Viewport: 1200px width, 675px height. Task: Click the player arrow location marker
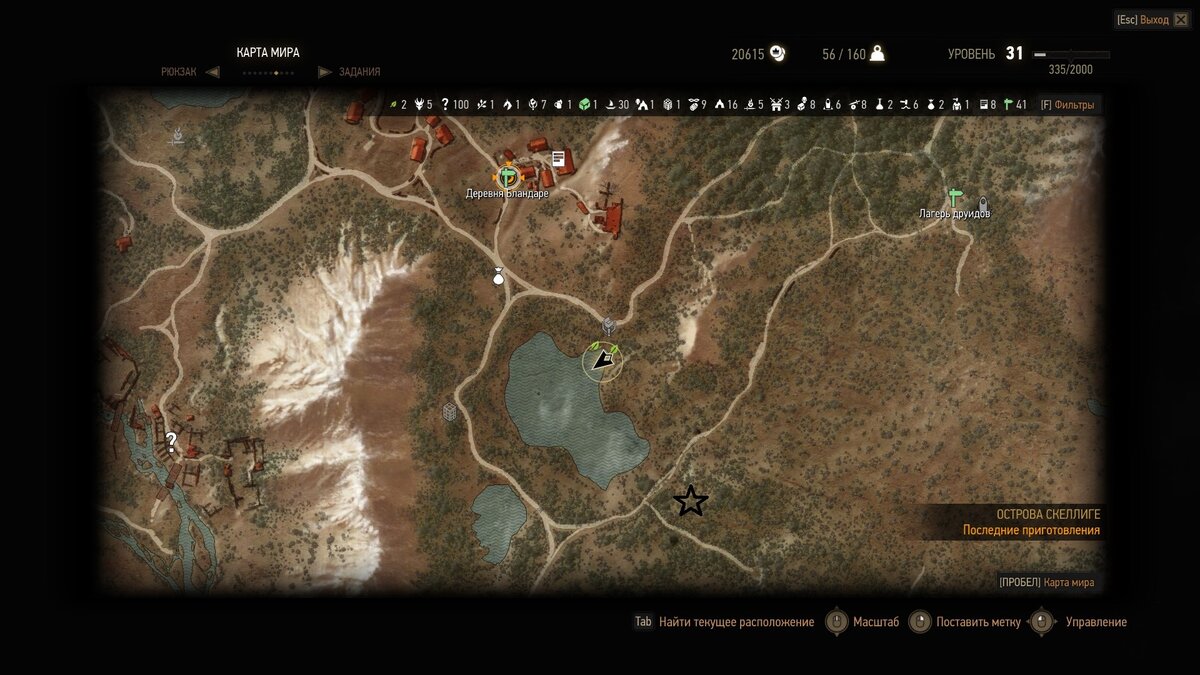coord(602,359)
